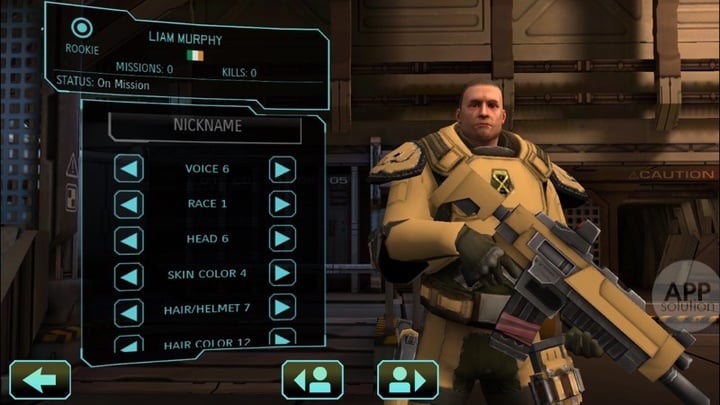Screen dimensions: 720x405
Task: Edit the soldier's Nickname field
Action: point(205,127)
